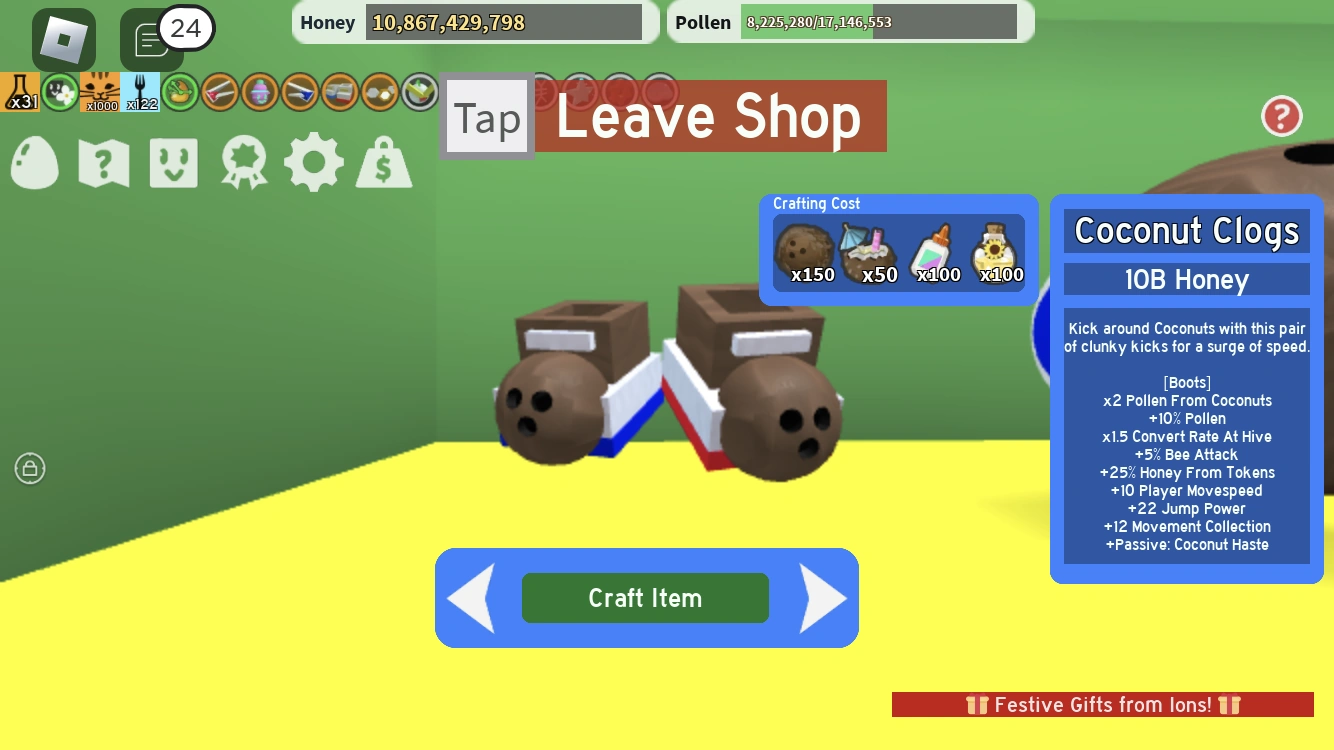Image resolution: width=1334 pixels, height=750 pixels.
Task: Select the flask item showing x31
Action: [22, 91]
